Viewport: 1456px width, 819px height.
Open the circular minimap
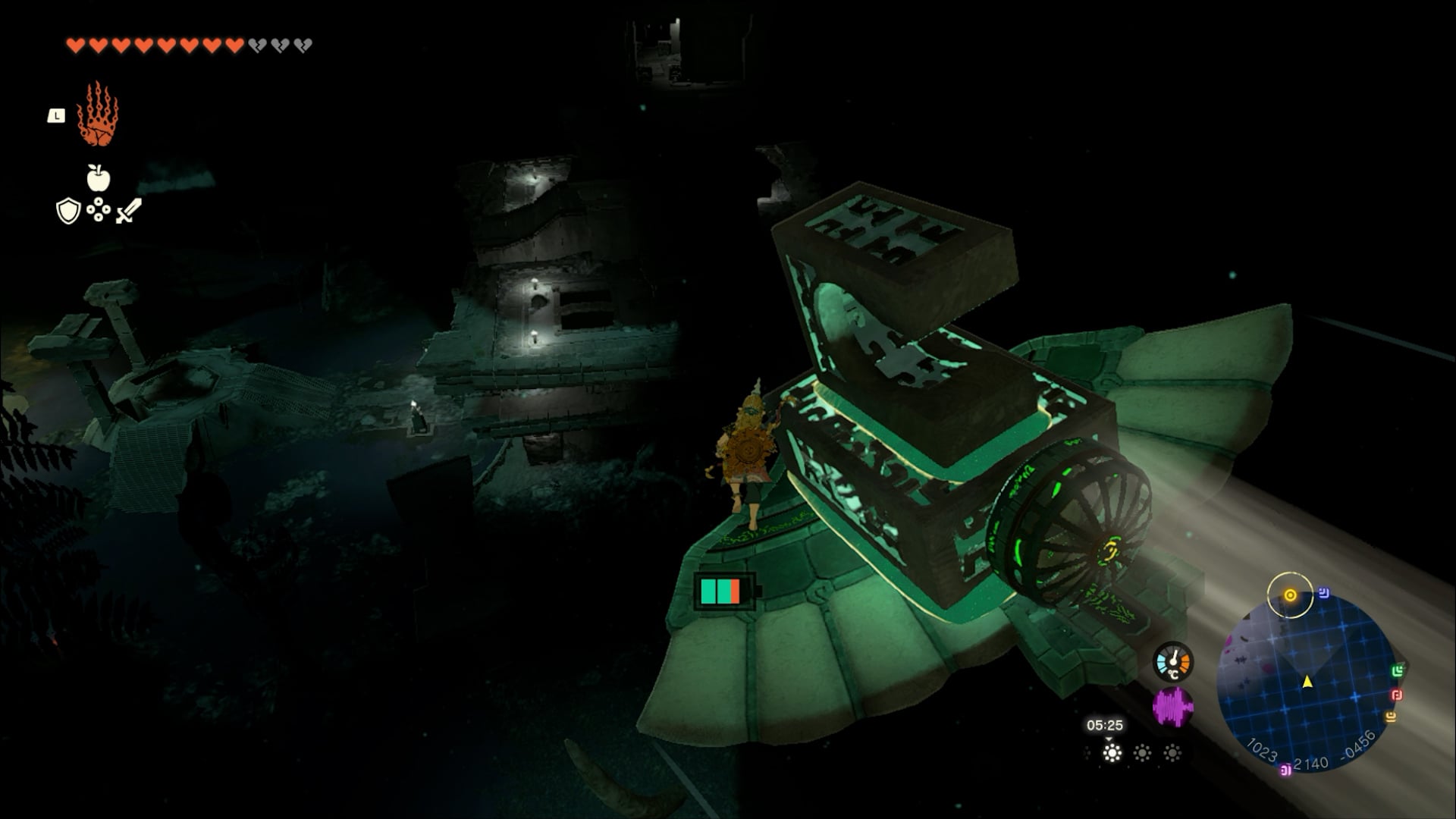[x=1307, y=682]
